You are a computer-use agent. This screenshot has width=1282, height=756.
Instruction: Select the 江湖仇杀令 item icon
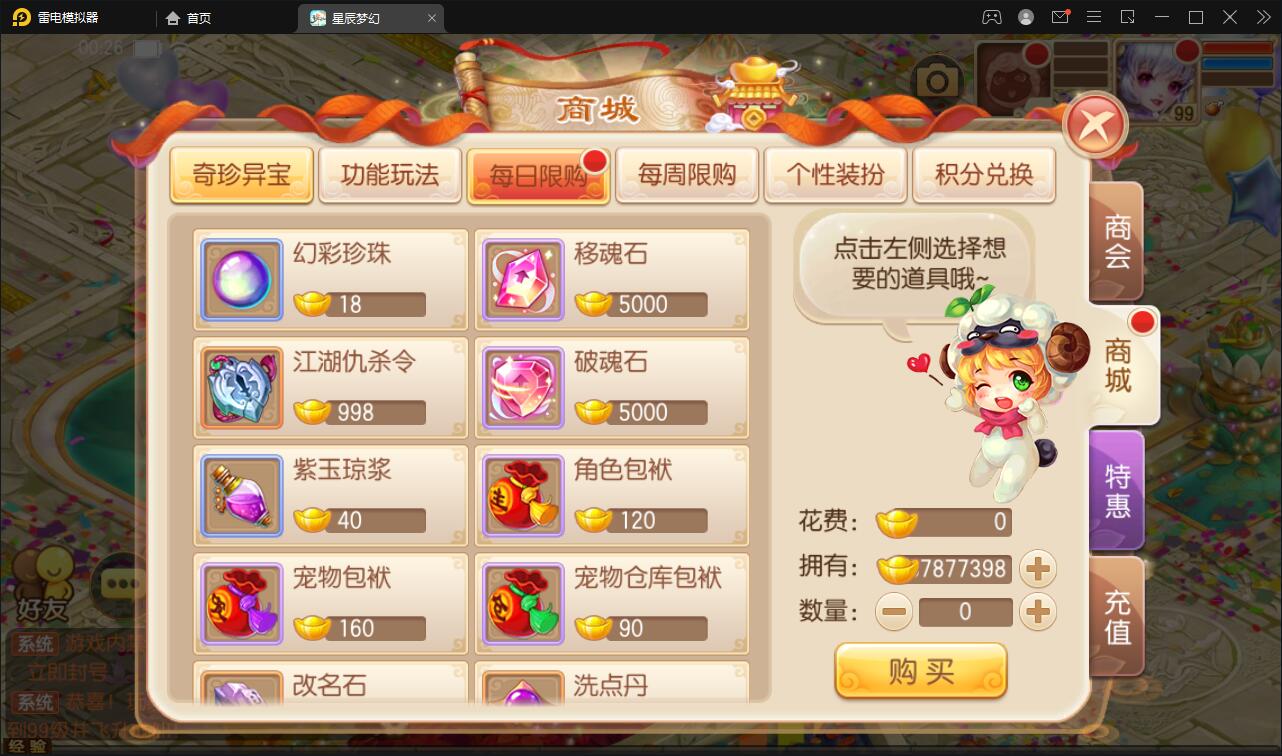coord(241,387)
